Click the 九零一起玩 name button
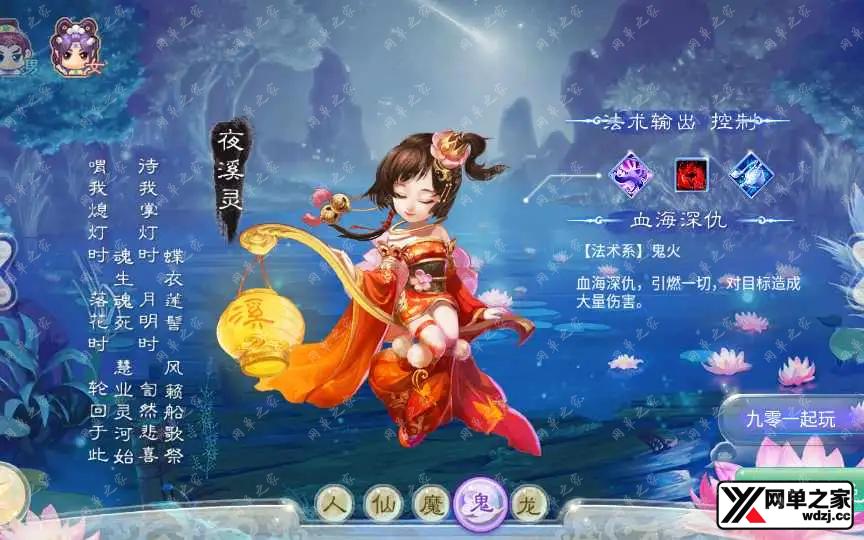Image resolution: width=864 pixels, height=540 pixels. (790, 418)
